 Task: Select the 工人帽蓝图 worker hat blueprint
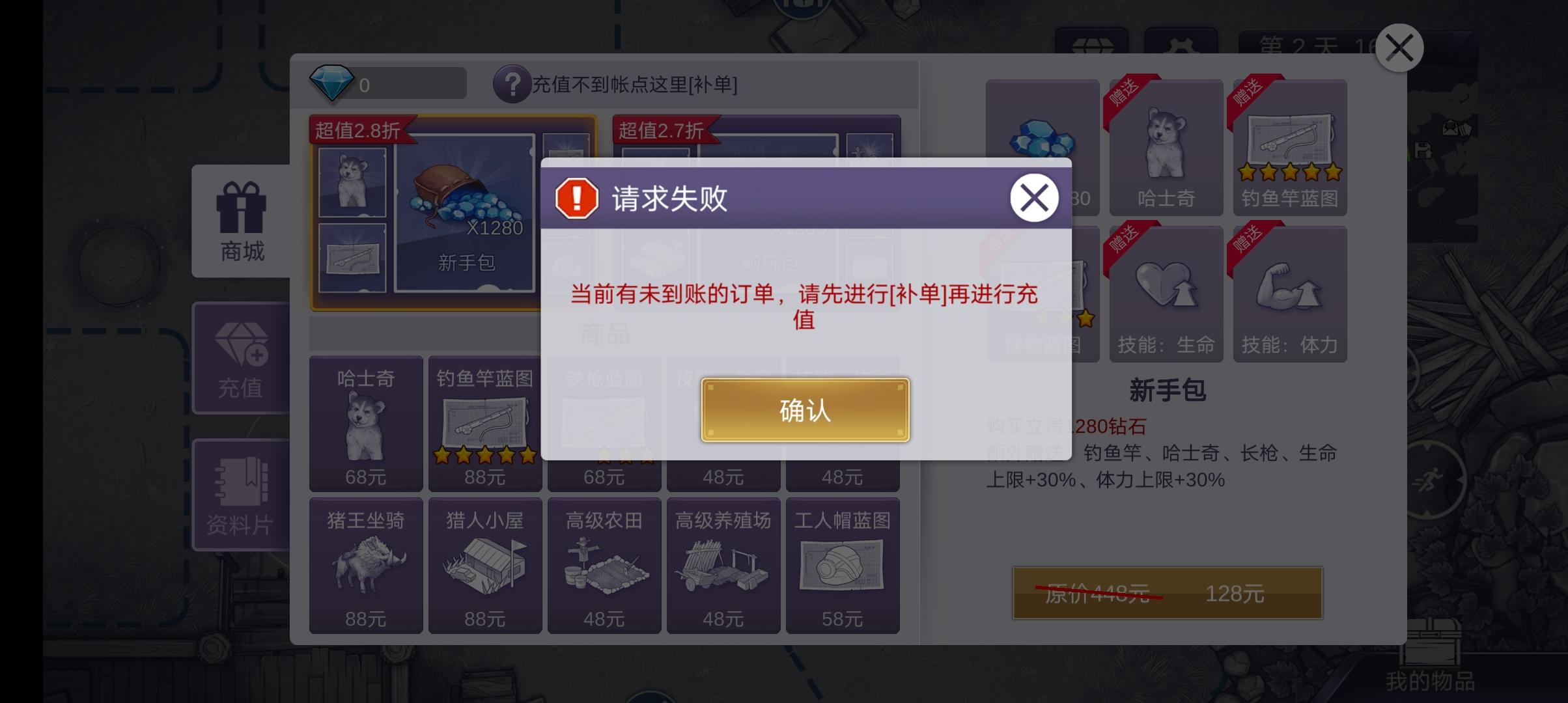click(843, 566)
